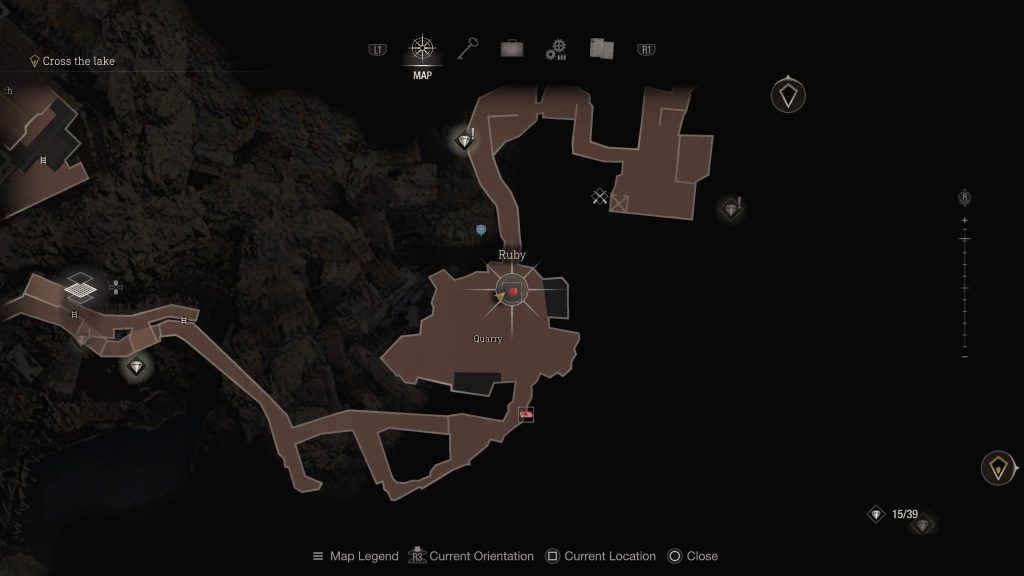This screenshot has width=1024, height=576.
Task: Close the map screen
Action: pyautogui.click(x=692, y=556)
